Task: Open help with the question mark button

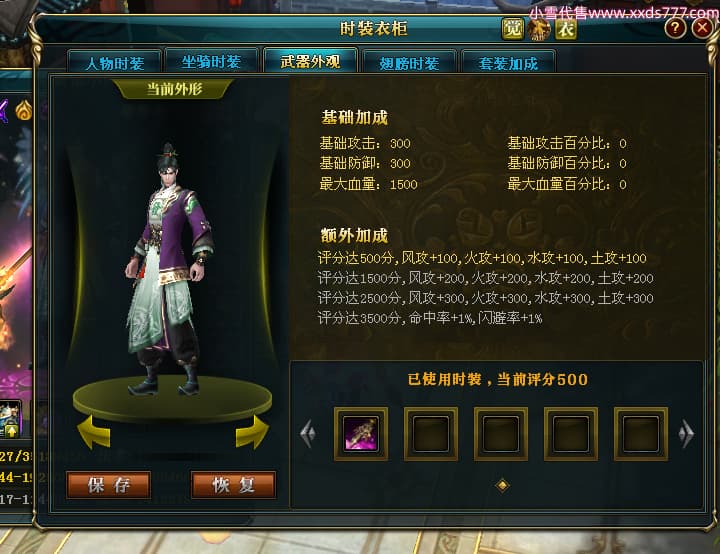Action: [674, 29]
